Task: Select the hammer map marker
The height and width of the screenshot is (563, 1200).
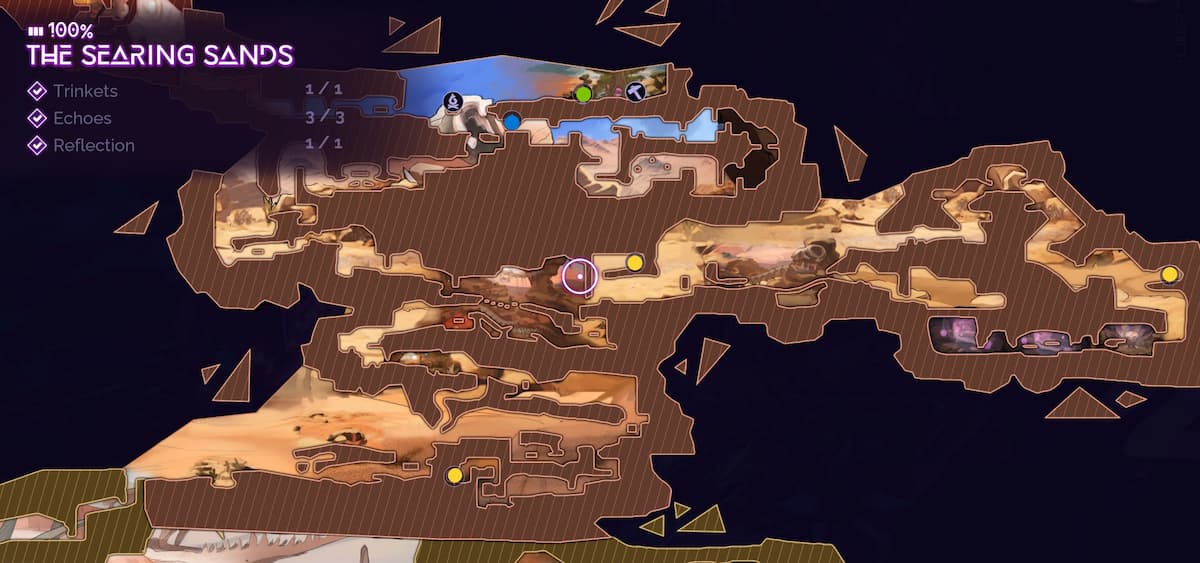Action: pos(634,92)
